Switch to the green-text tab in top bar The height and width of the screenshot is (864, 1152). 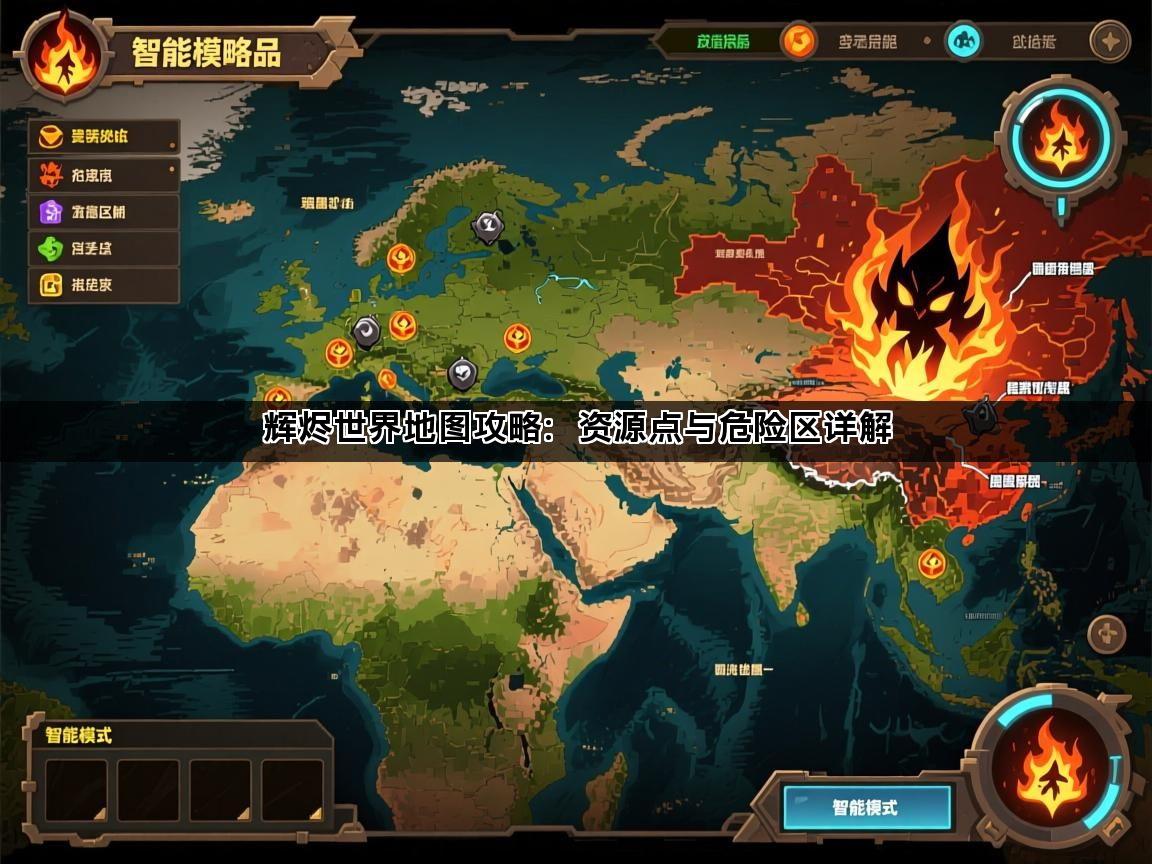click(x=723, y=42)
